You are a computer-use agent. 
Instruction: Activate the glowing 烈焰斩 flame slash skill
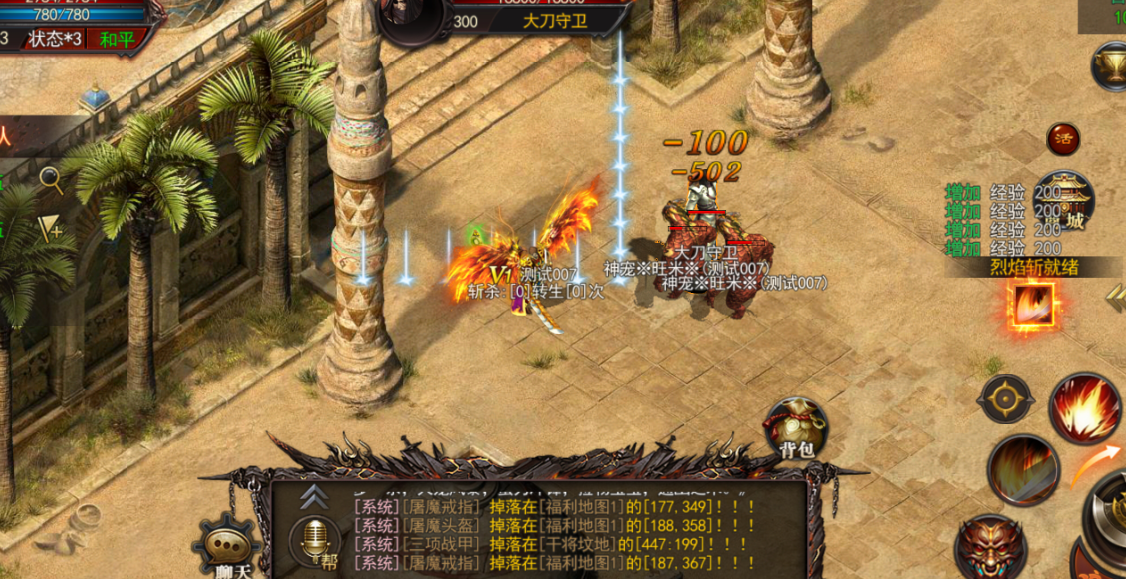click(x=1030, y=305)
